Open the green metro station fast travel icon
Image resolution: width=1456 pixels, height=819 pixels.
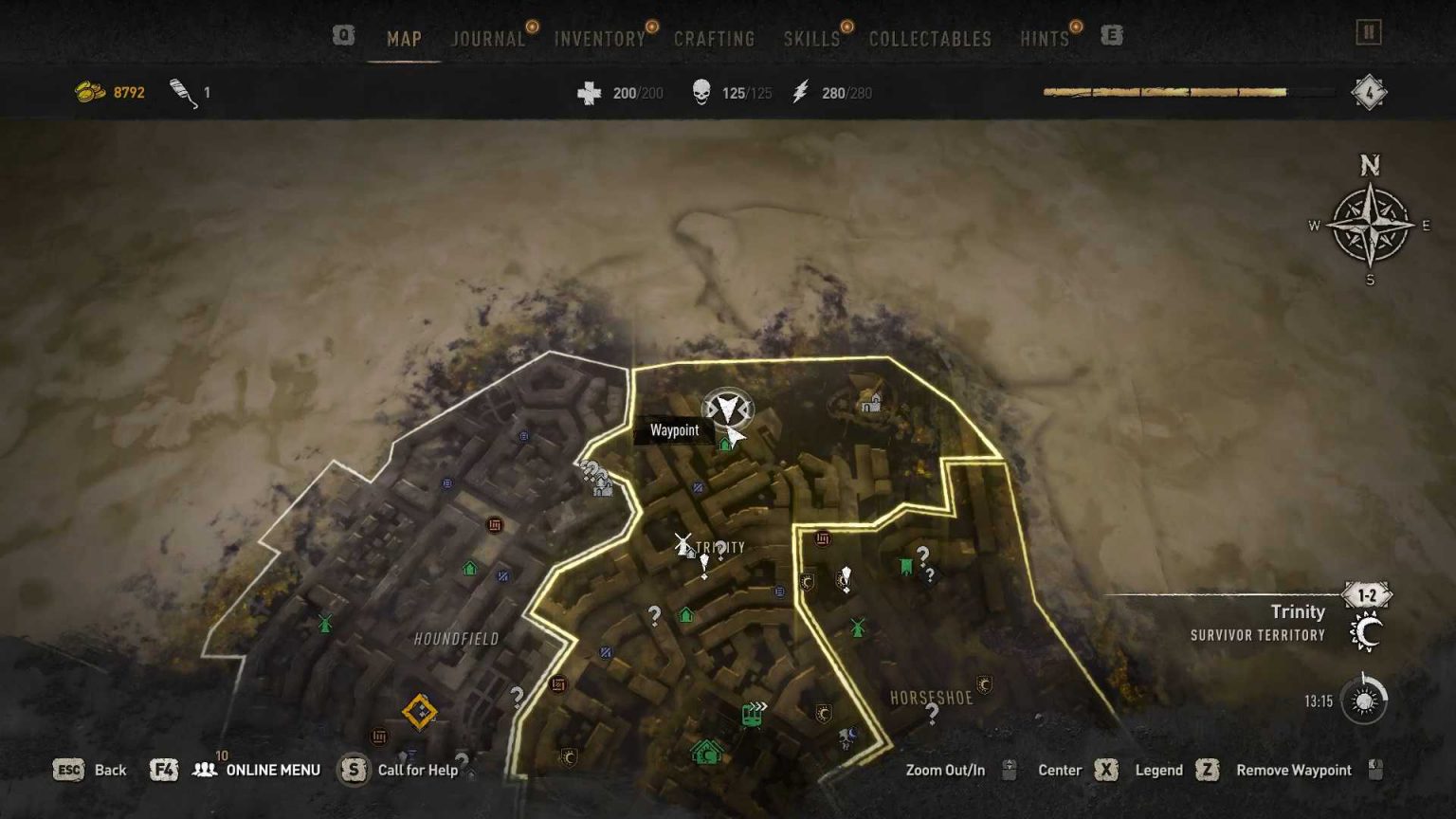752,717
